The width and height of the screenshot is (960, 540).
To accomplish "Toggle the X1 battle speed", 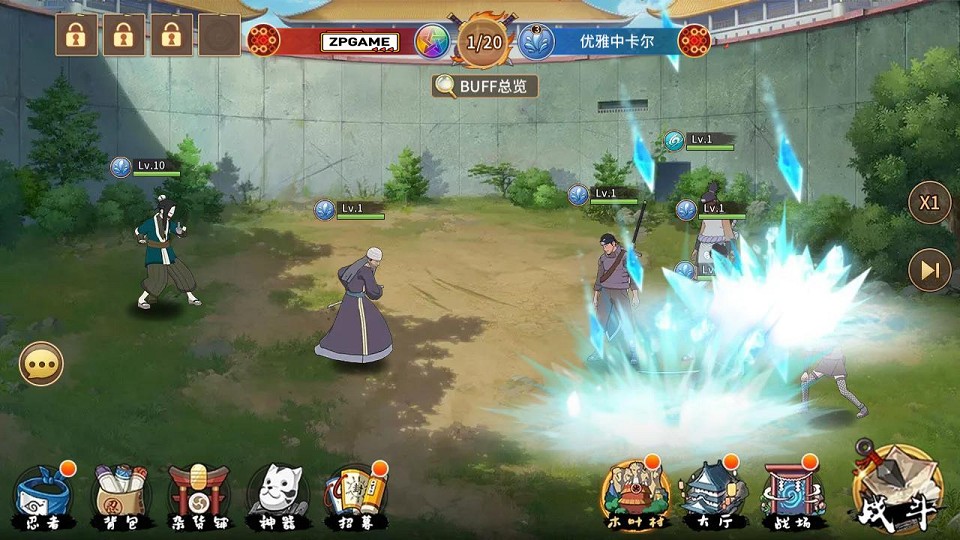I will (929, 202).
